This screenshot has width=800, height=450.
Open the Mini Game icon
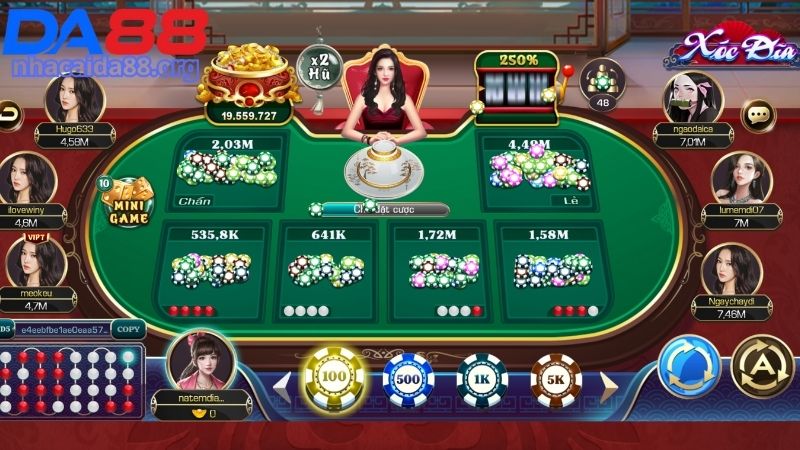(x=128, y=203)
